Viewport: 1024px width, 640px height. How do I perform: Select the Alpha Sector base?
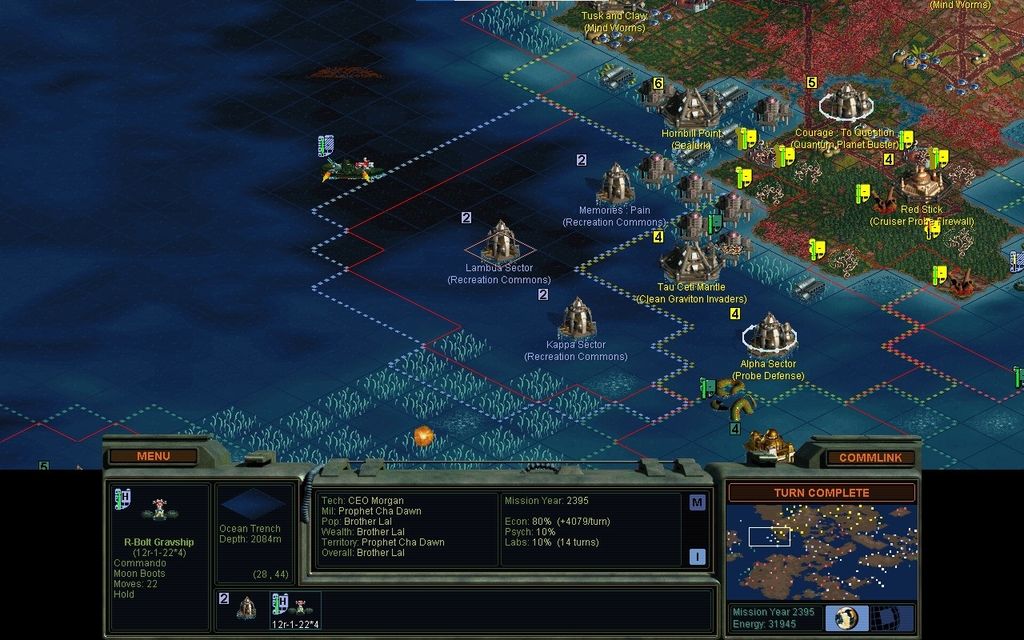pyautogui.click(x=770, y=335)
